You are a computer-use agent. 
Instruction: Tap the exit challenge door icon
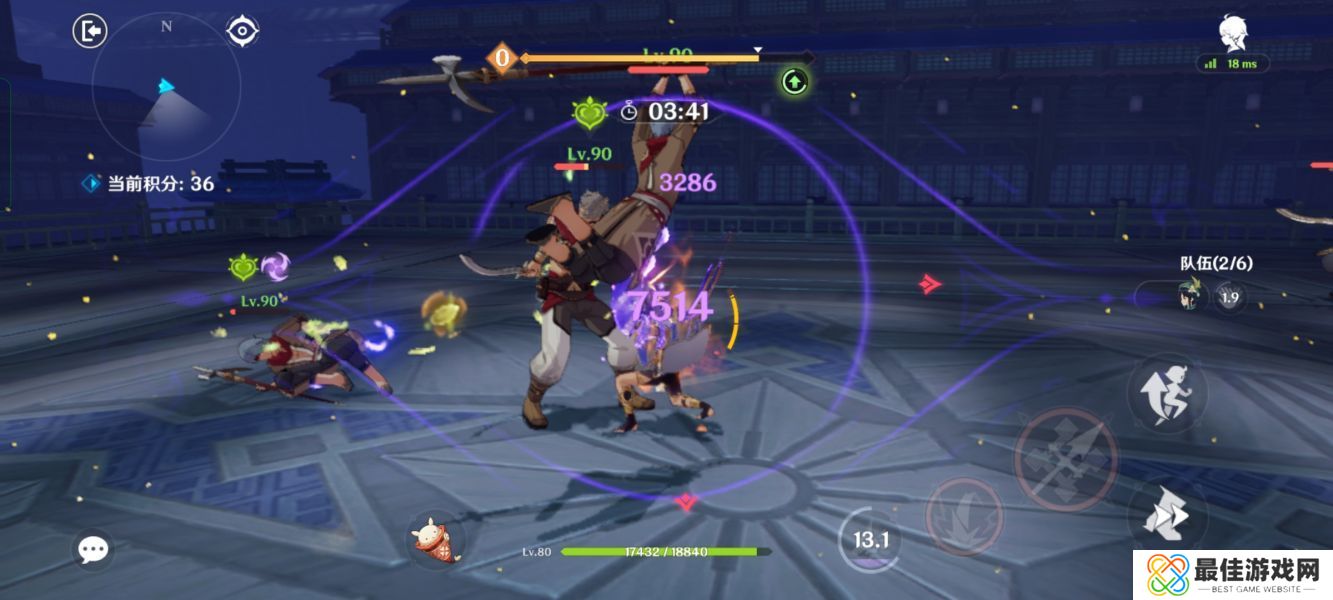(90, 31)
